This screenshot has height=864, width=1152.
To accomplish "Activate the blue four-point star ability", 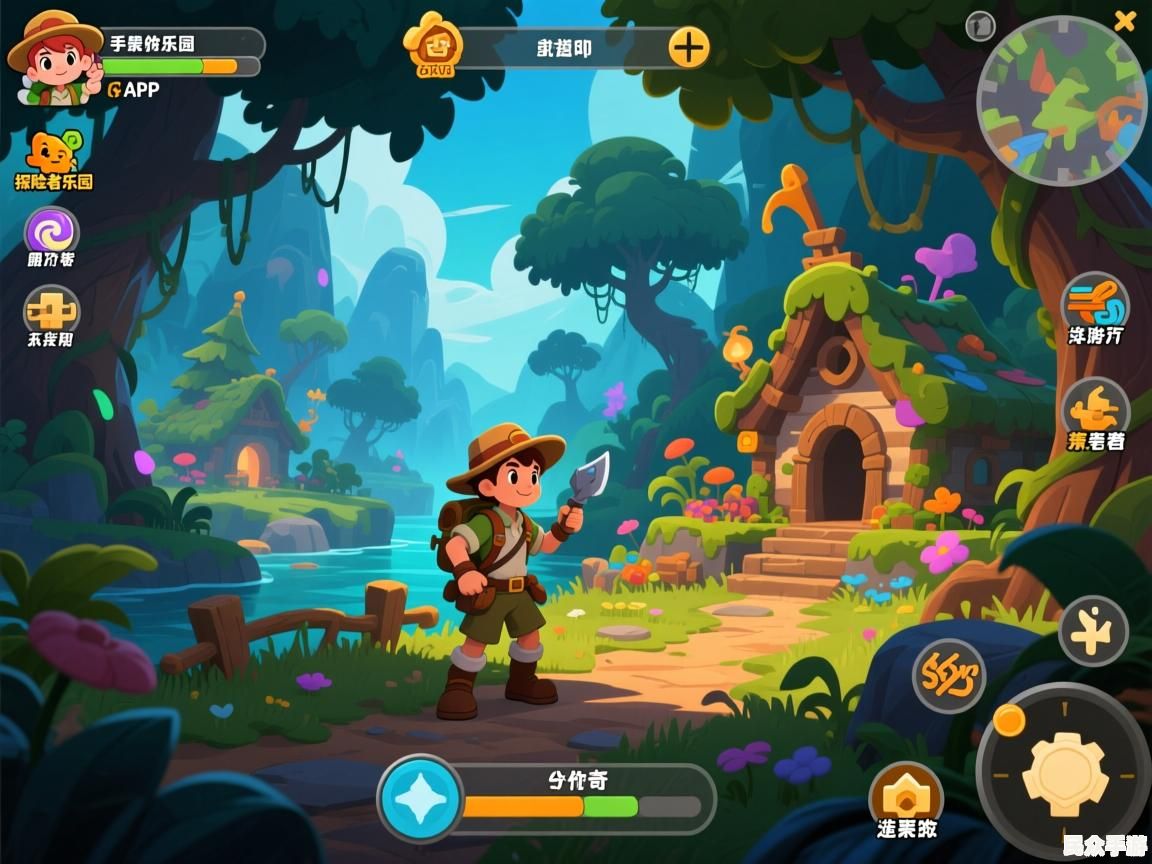I will [x=420, y=799].
